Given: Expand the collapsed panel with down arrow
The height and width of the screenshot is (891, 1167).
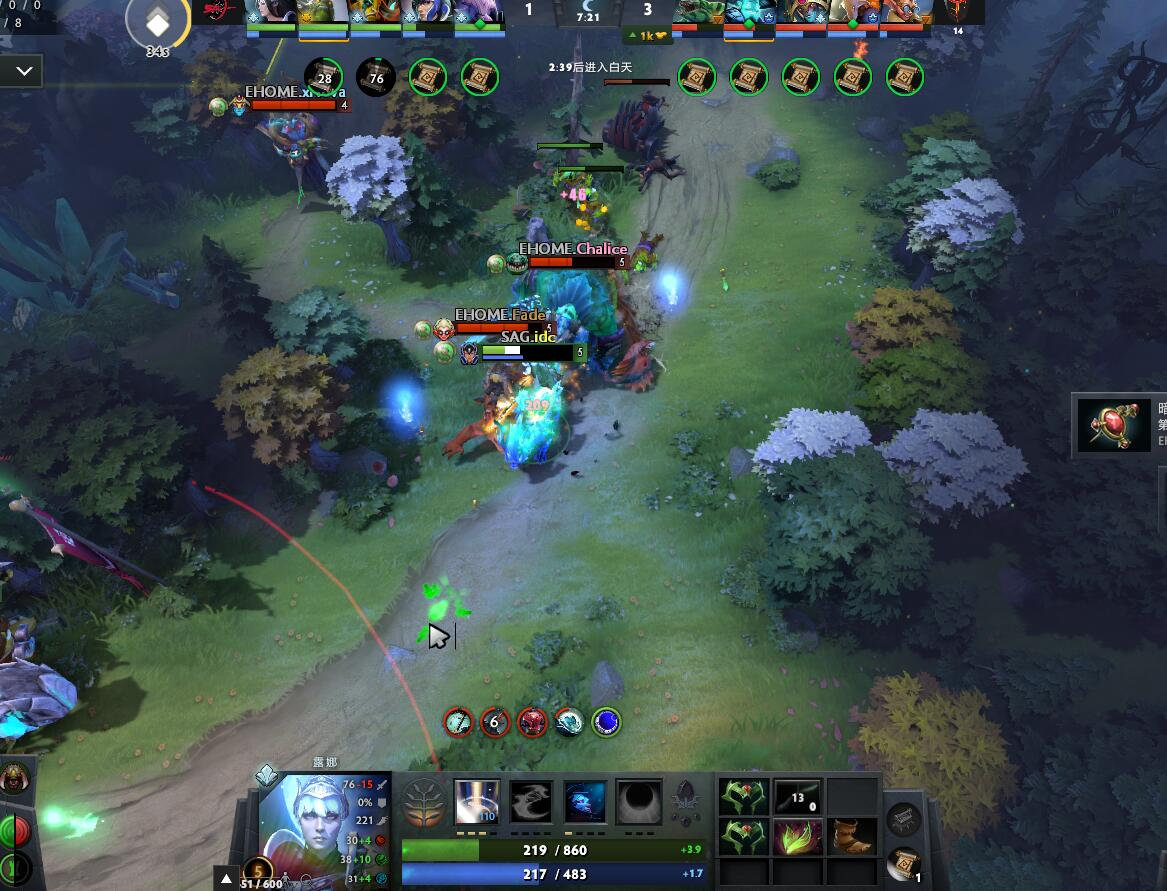Looking at the screenshot, I should pyautogui.click(x=22, y=72).
